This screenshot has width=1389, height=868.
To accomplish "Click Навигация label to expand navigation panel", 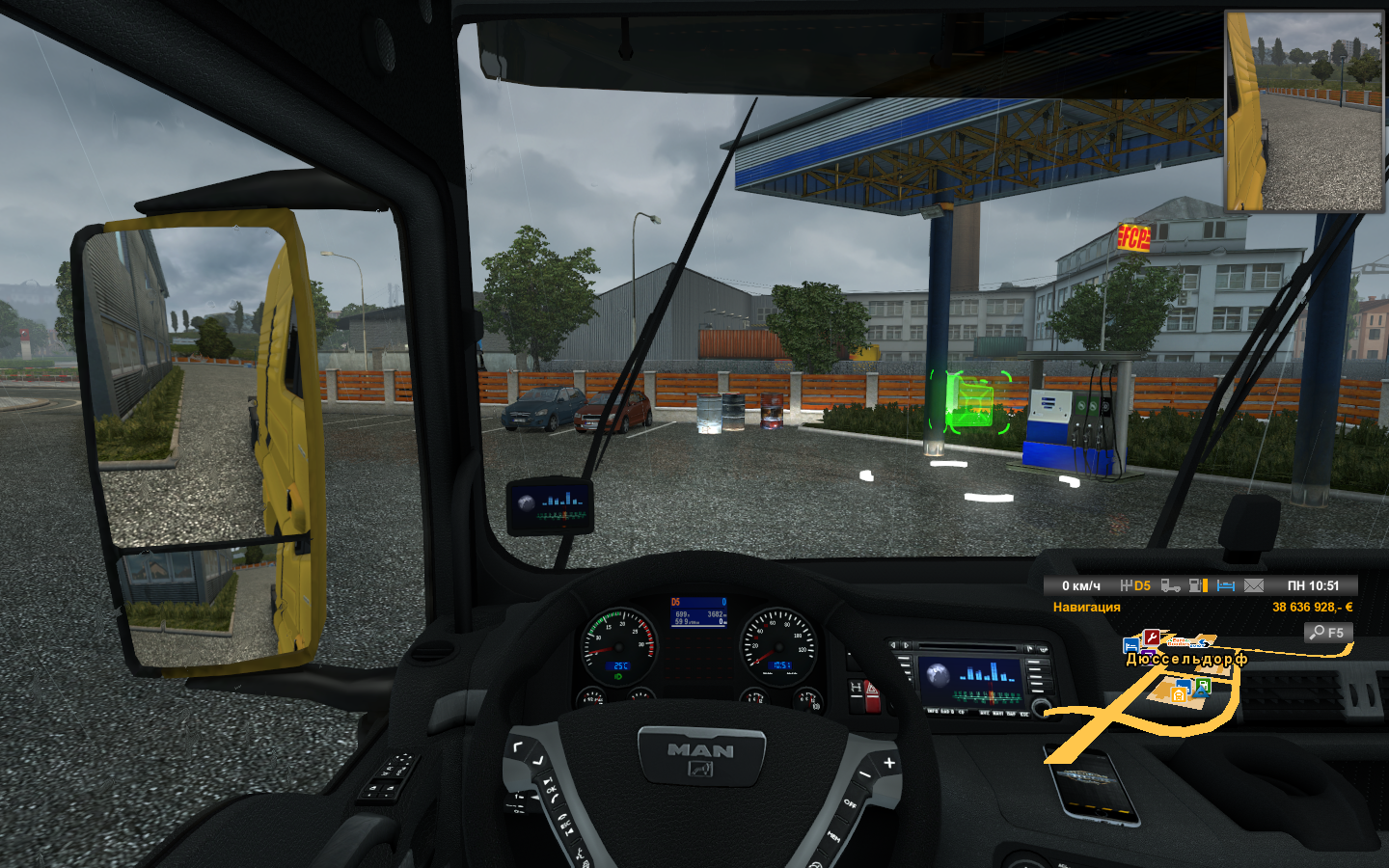I will pyautogui.click(x=1087, y=606).
